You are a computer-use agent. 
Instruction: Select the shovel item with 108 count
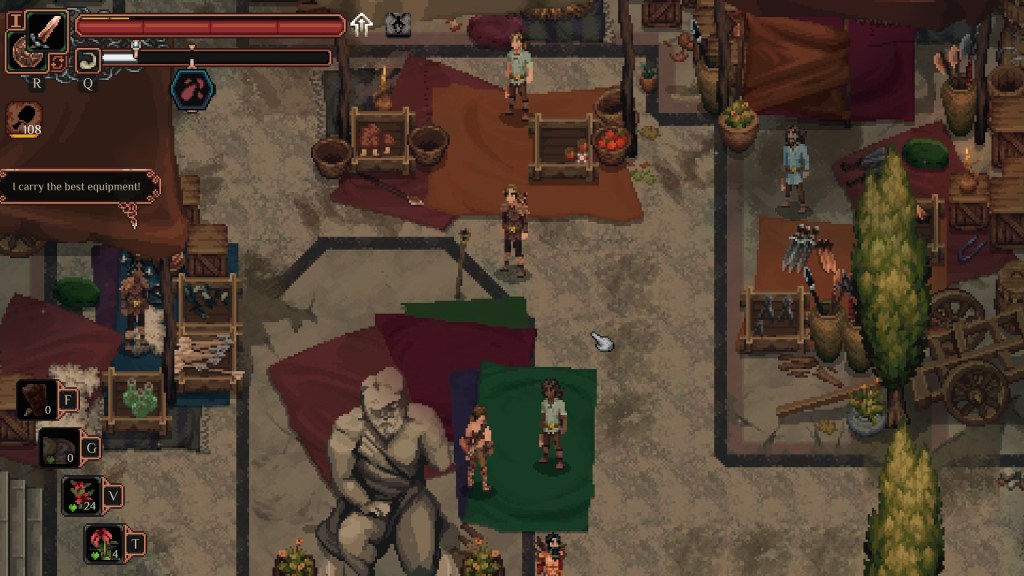[23, 116]
